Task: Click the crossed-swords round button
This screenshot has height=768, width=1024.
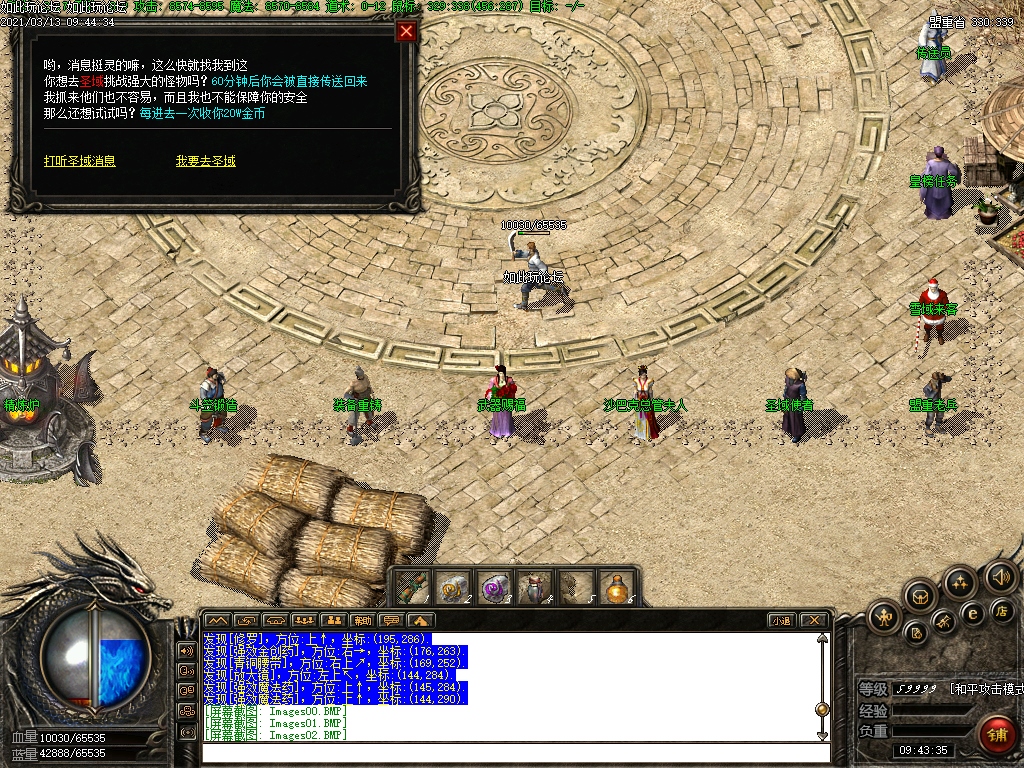Action: [944, 624]
